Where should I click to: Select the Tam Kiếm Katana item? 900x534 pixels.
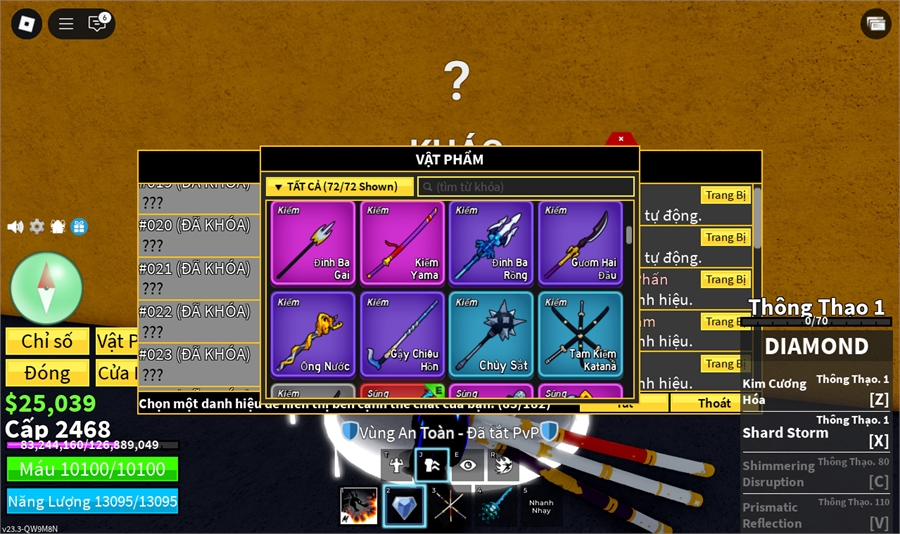(580, 334)
